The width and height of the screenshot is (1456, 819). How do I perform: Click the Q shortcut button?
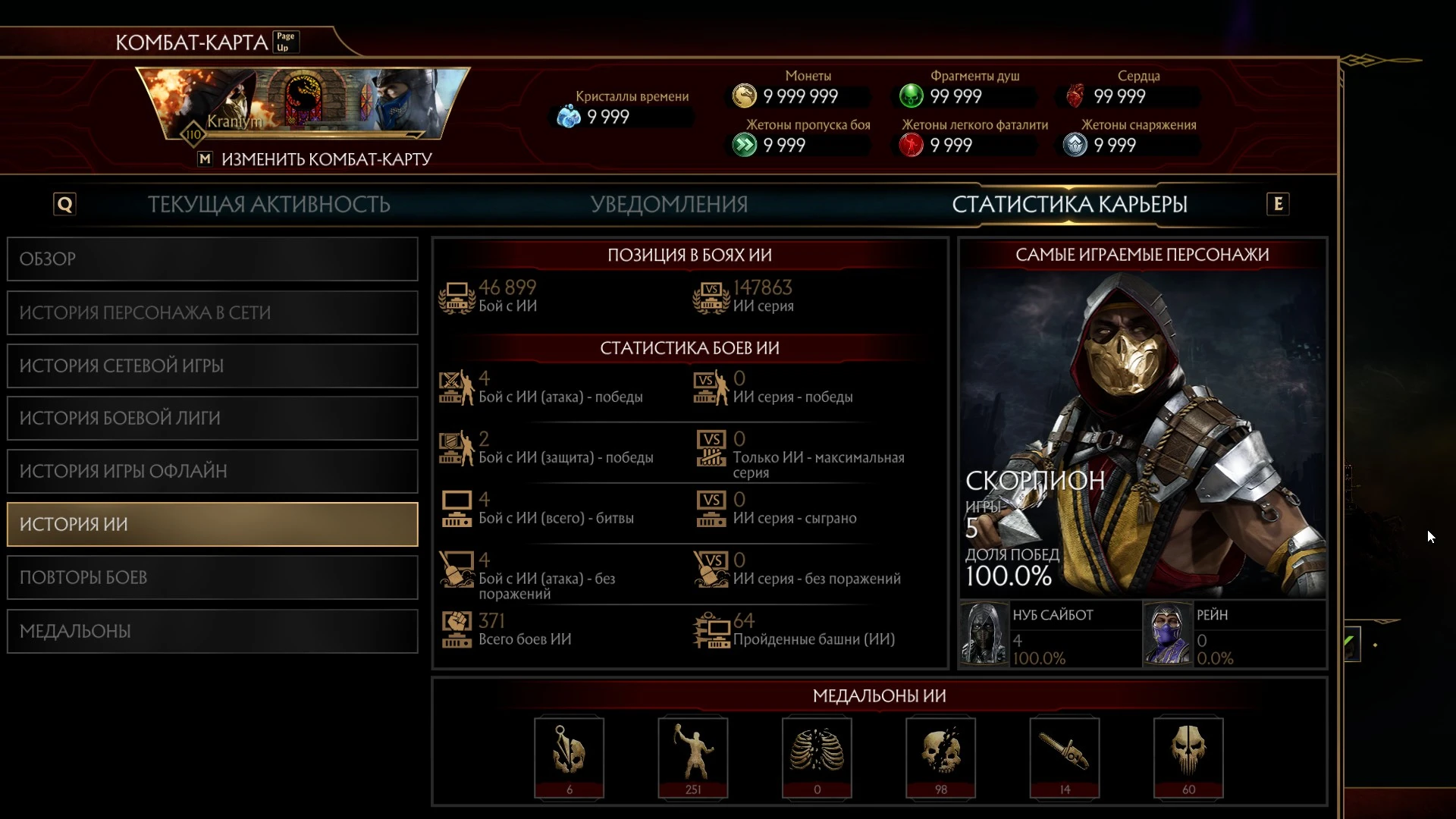[64, 203]
